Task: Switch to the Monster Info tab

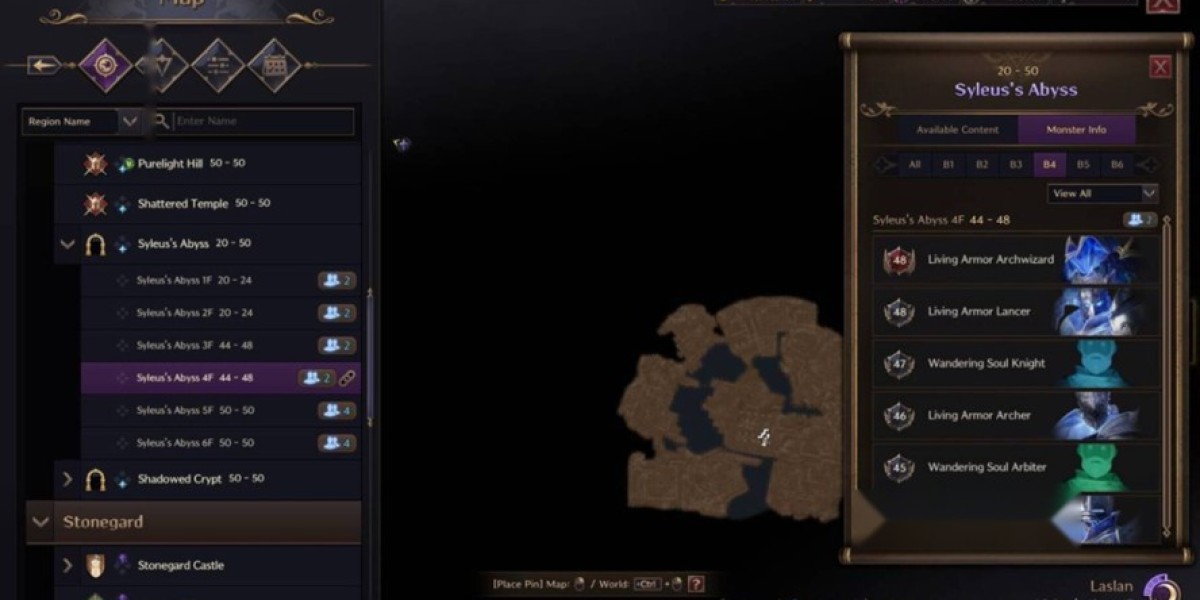Action: click(x=1076, y=130)
